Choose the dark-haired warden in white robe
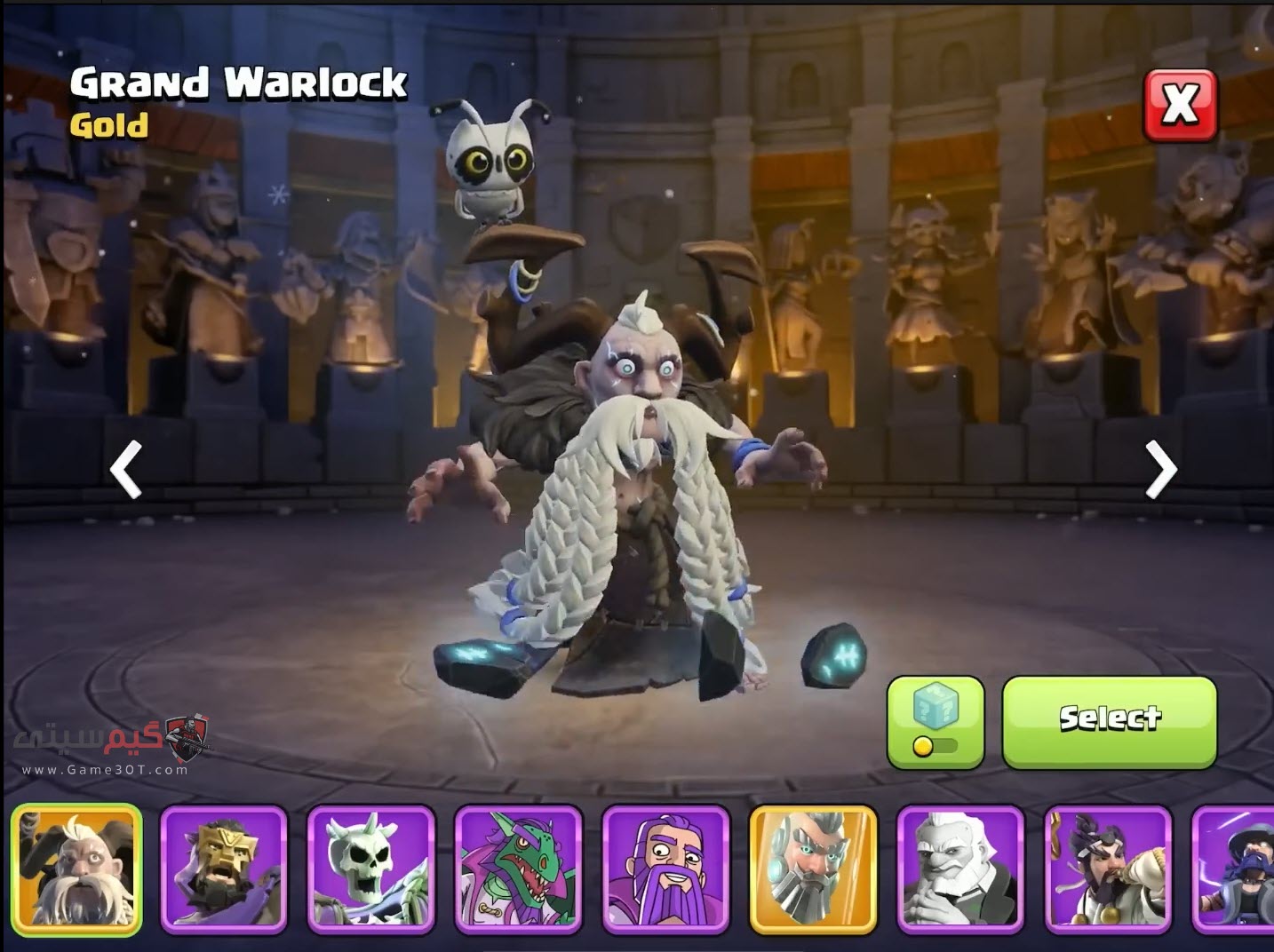Viewport: 1274px width, 952px height. coord(1109,869)
